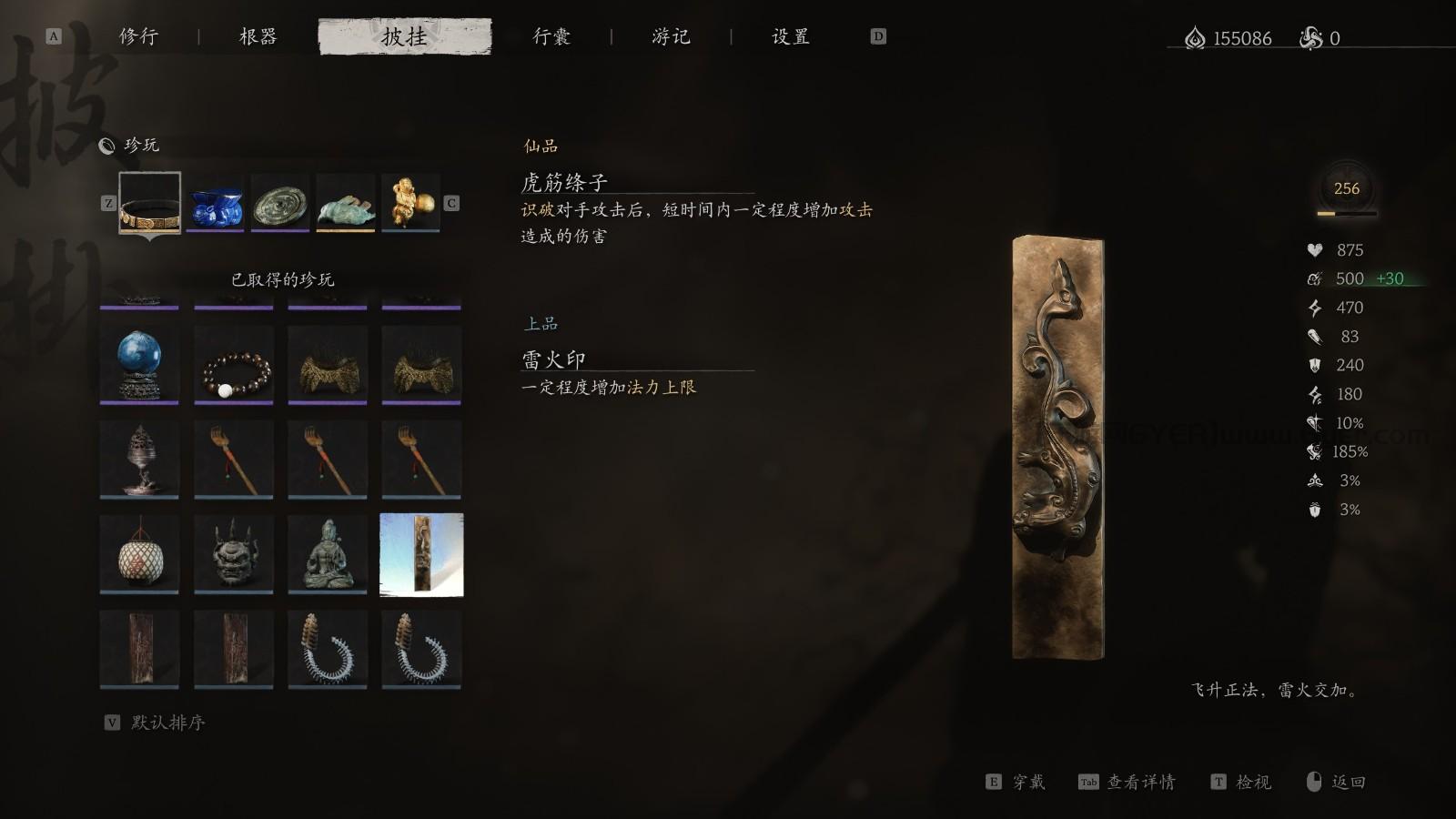Click the 珍玩 category icon above the equipped slots
Screen dimensions: 1456x819
point(109,144)
